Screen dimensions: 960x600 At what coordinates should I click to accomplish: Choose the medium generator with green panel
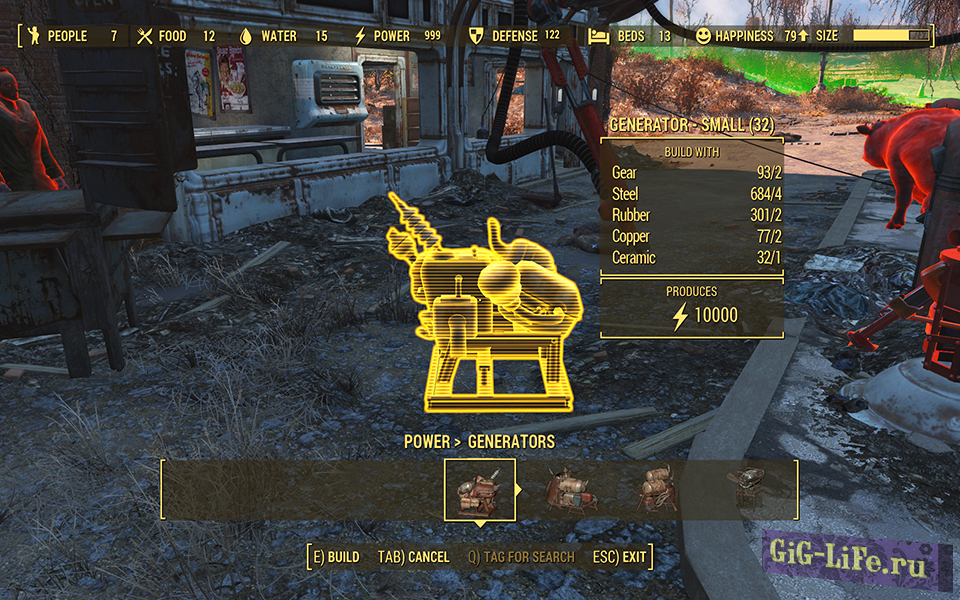(571, 490)
